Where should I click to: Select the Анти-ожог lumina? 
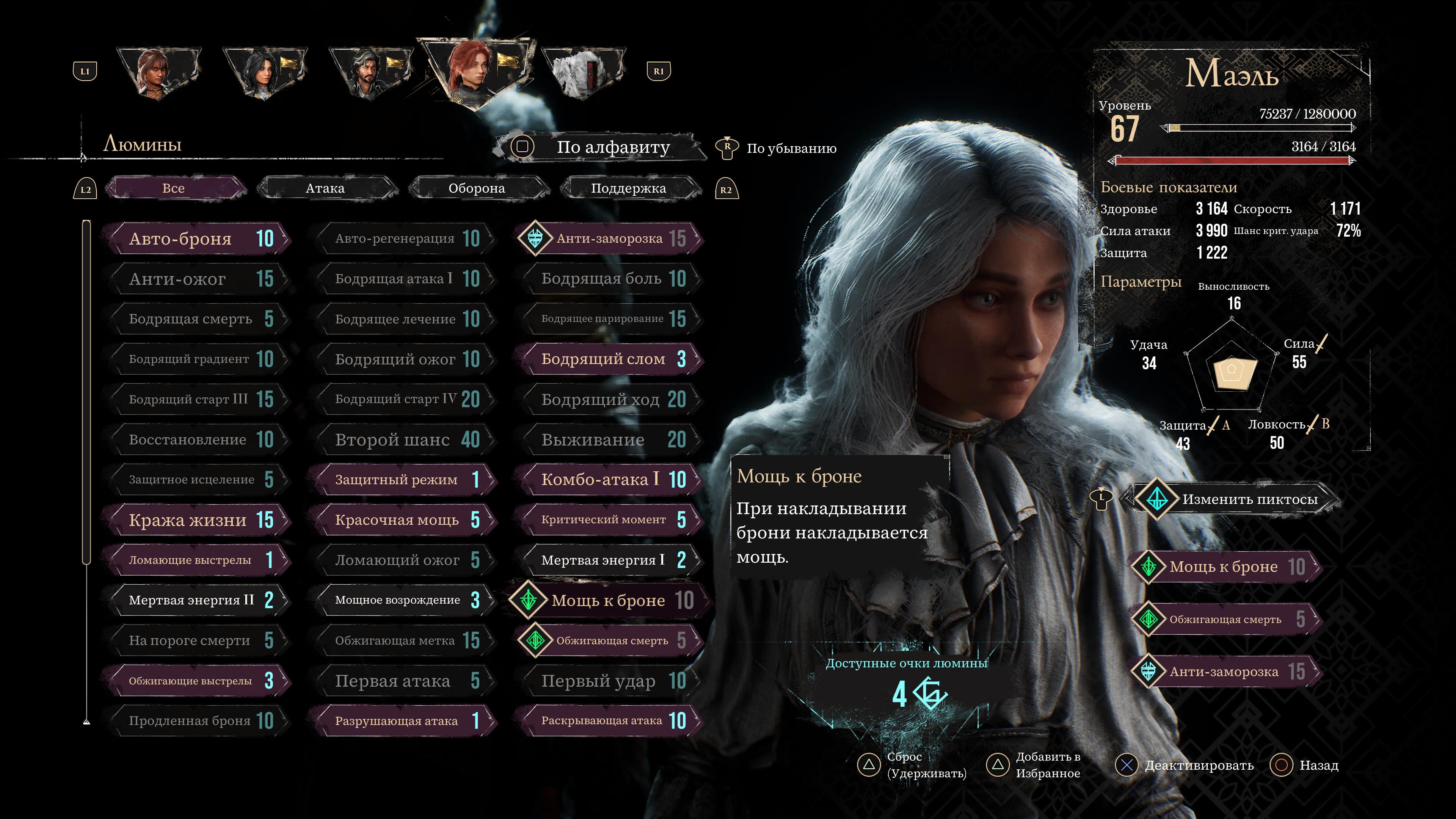click(x=198, y=279)
